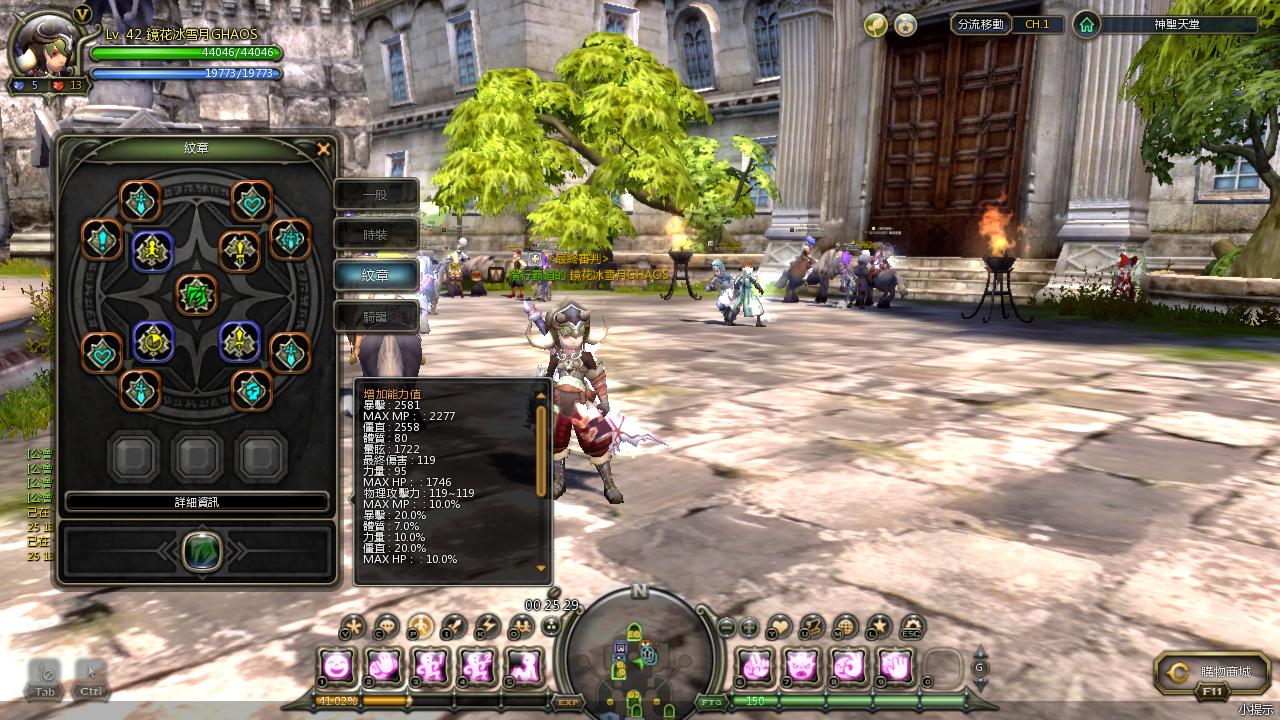Switch to the 一般 equipment tab
Screen dimensions: 1280x720
(x=375, y=194)
